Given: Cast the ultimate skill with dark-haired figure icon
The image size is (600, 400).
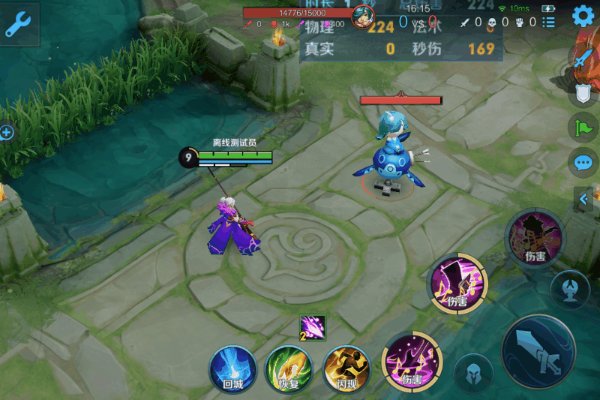Looking at the screenshot, I should pos(531,237).
